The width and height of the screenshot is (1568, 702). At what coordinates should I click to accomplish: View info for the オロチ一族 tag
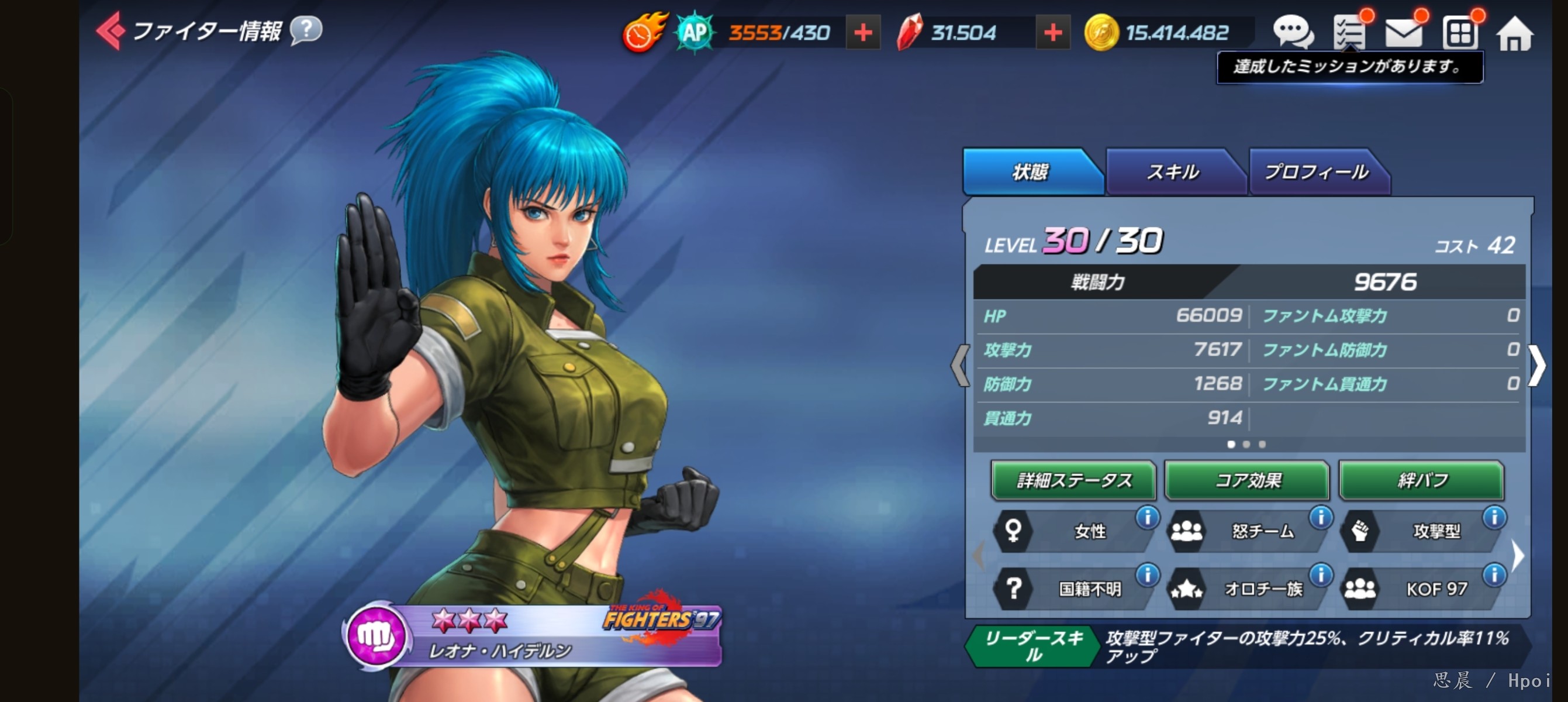pos(1321,574)
